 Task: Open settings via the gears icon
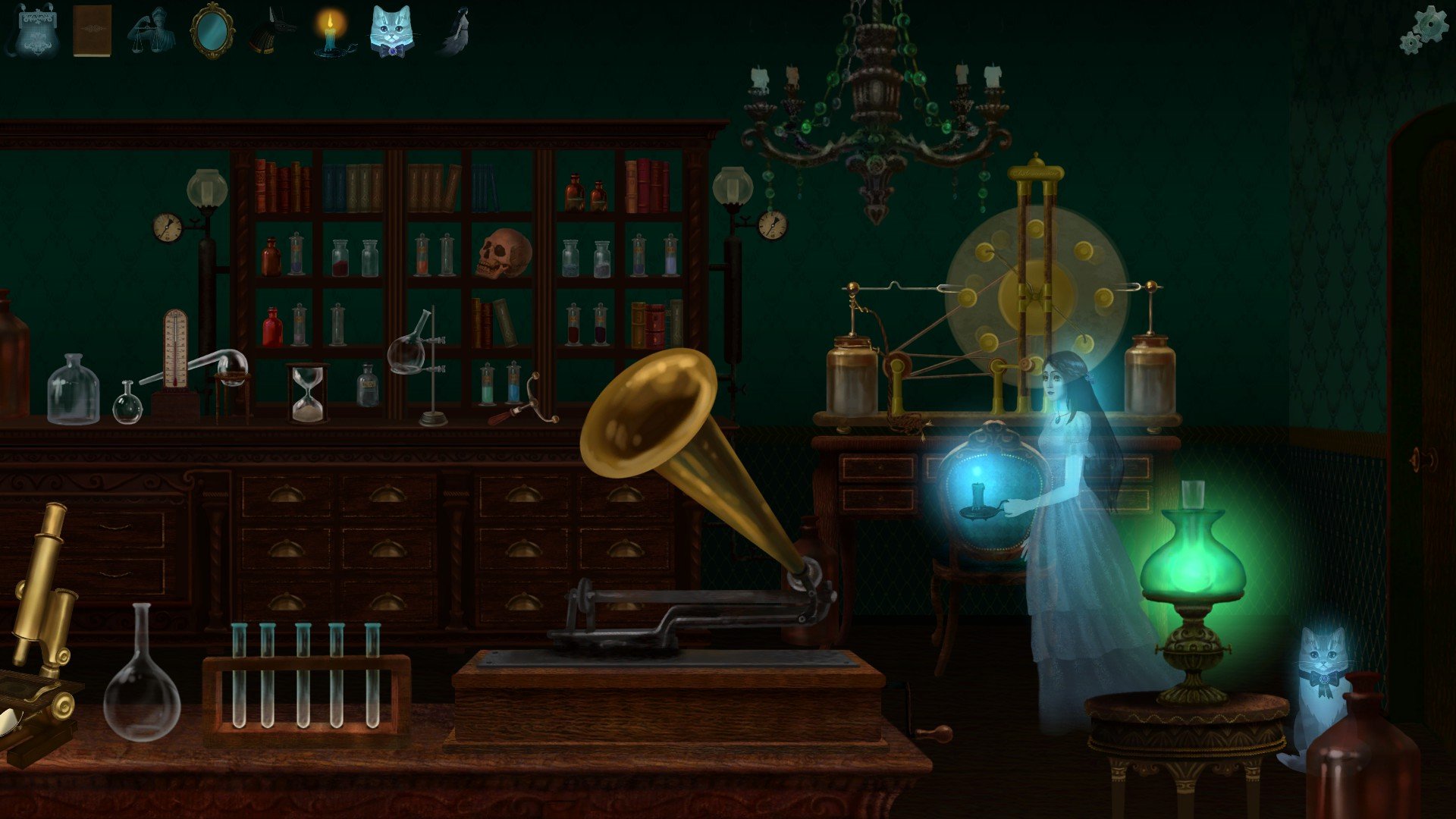[1423, 30]
